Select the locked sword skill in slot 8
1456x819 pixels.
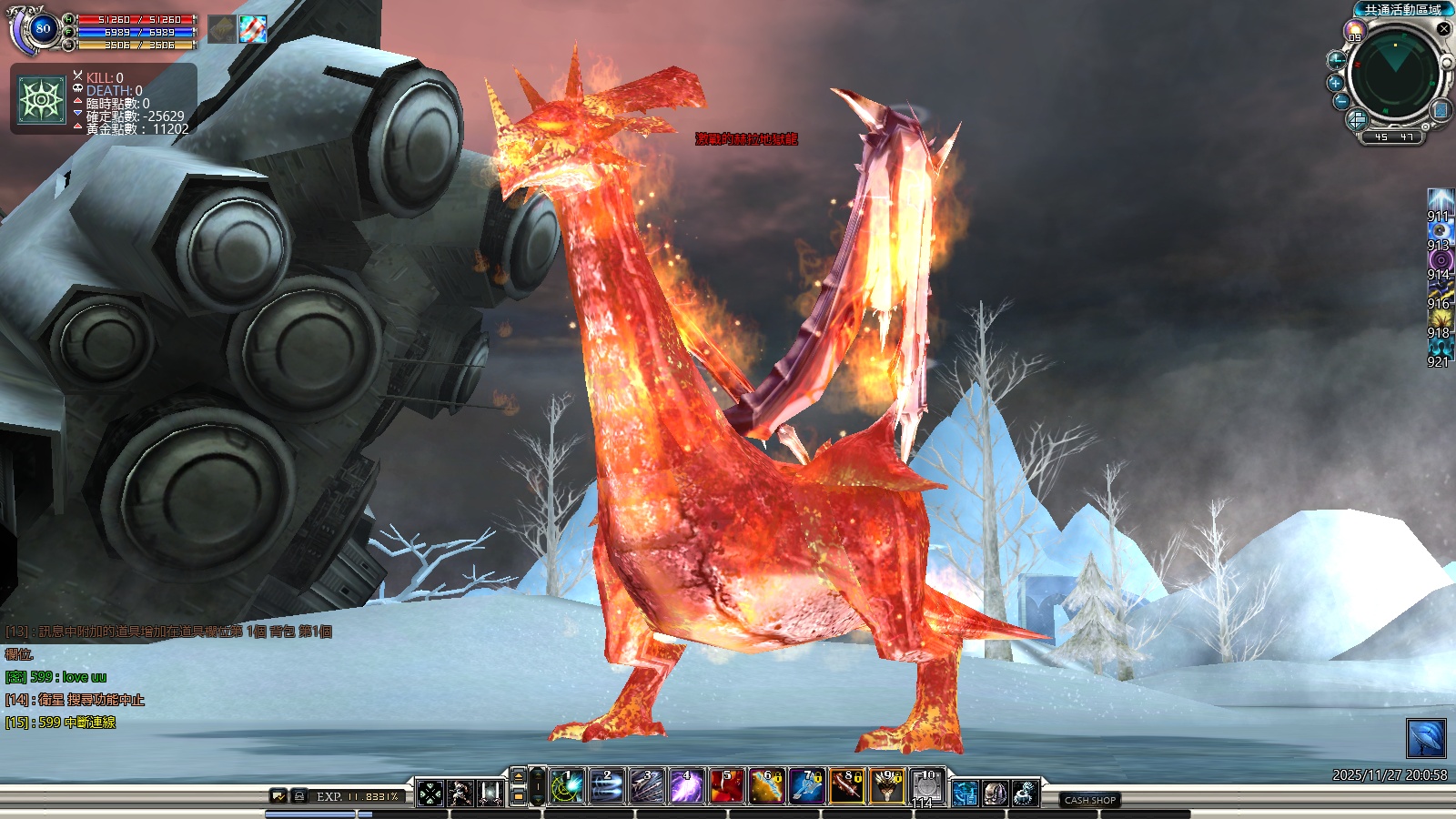846,787
